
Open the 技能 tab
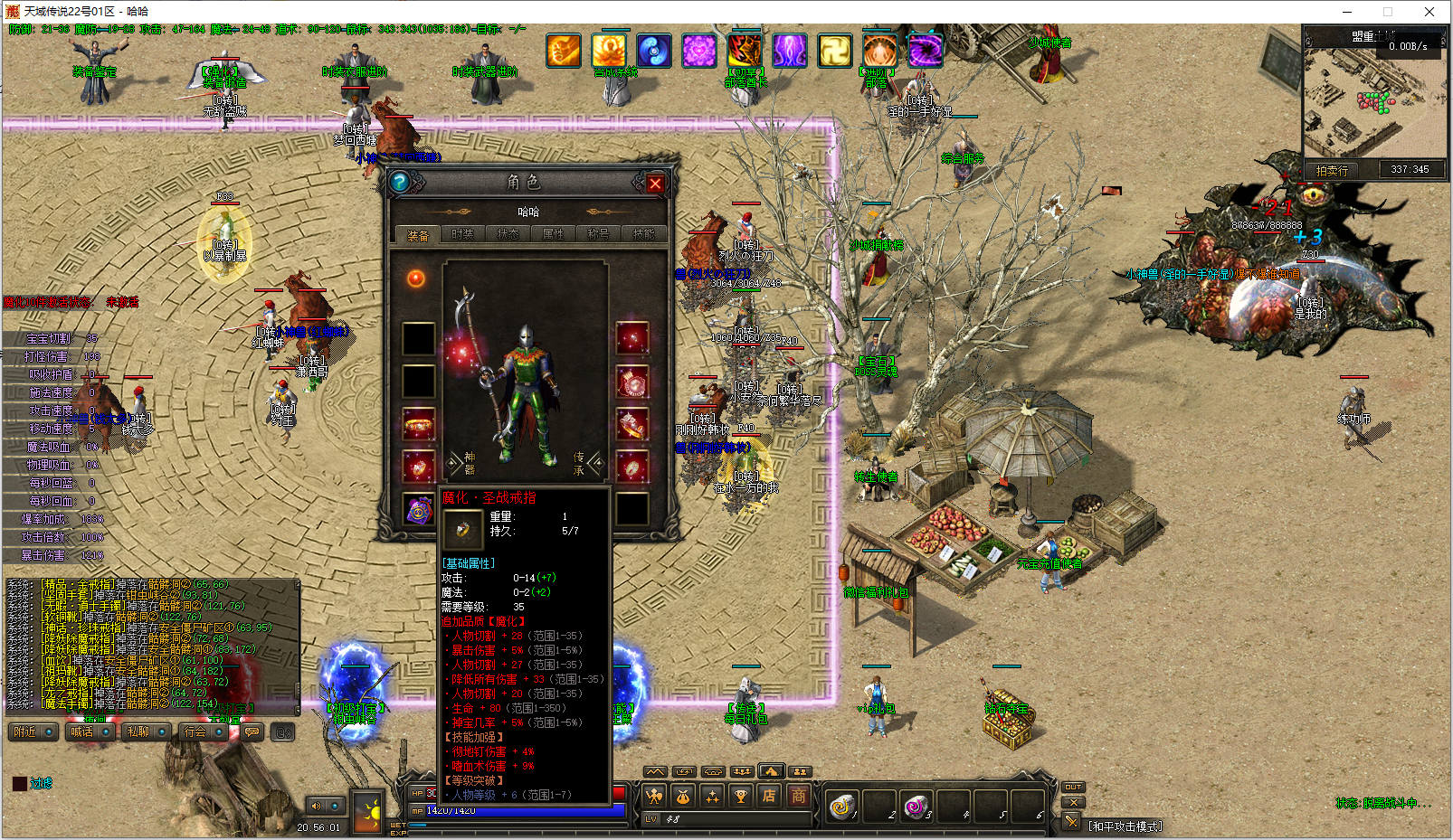click(643, 234)
